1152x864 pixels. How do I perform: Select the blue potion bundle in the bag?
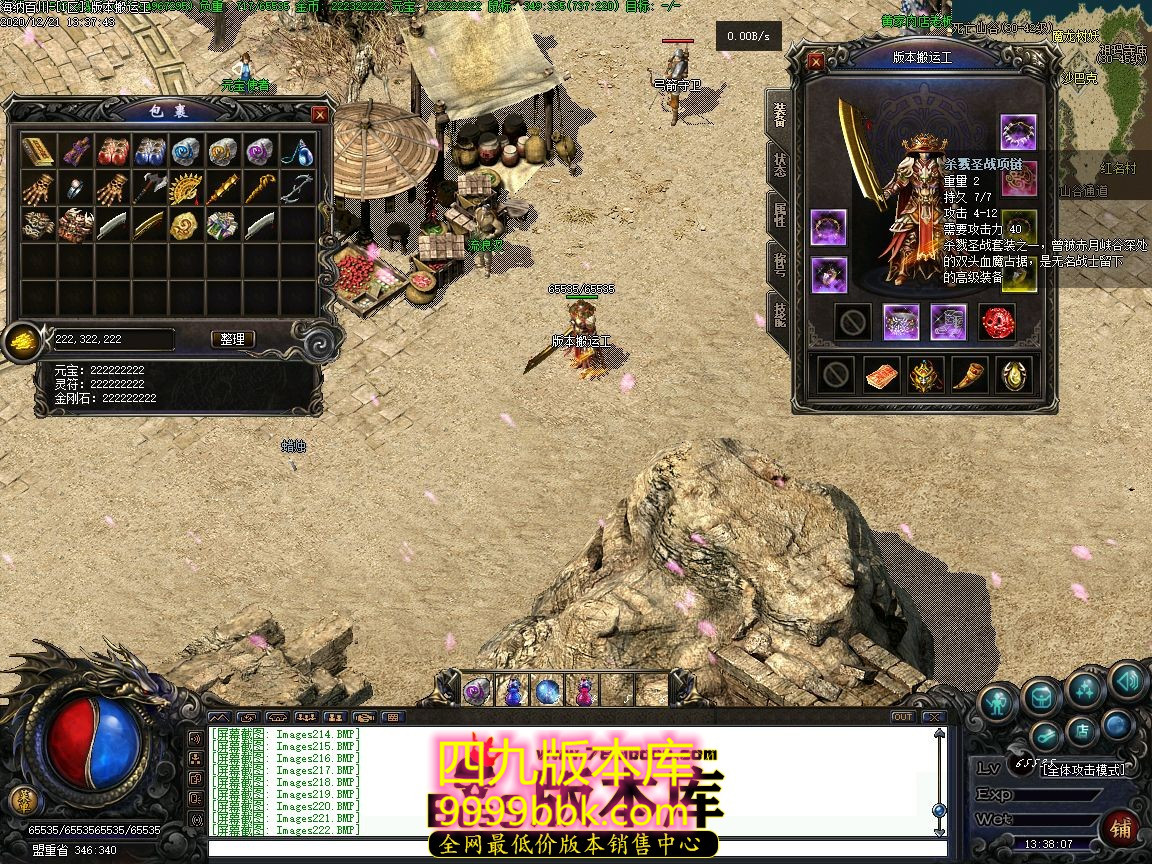coord(149,152)
